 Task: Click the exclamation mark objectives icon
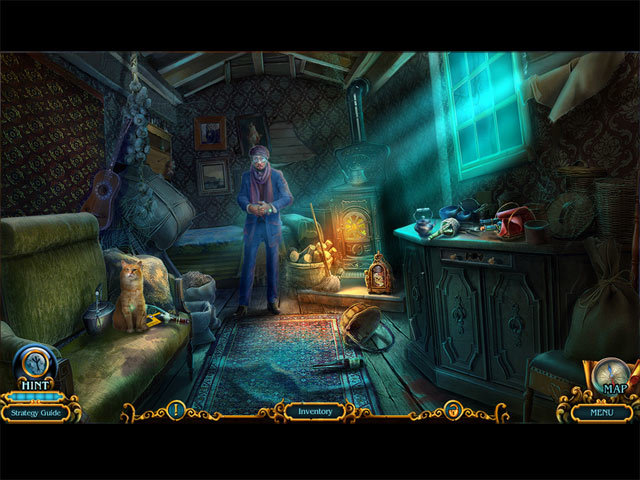point(176,409)
